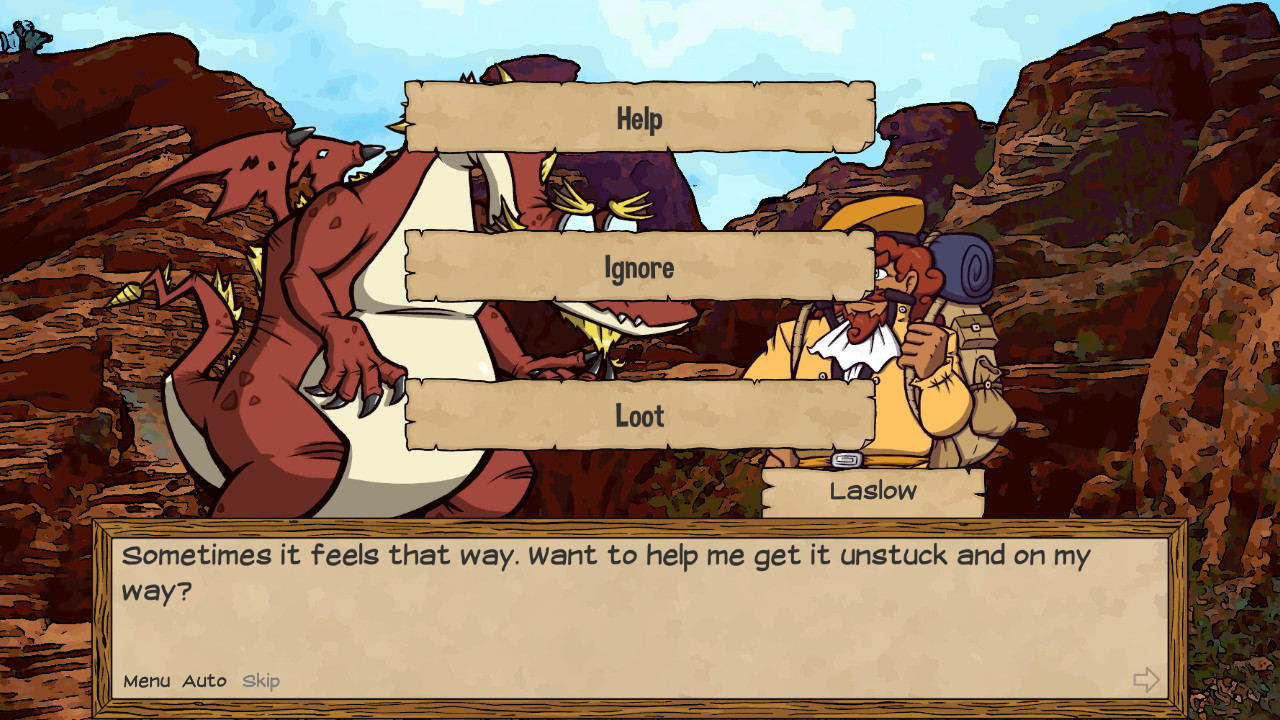Enable Skip dialogue mode
1280x720 pixels.
260,681
